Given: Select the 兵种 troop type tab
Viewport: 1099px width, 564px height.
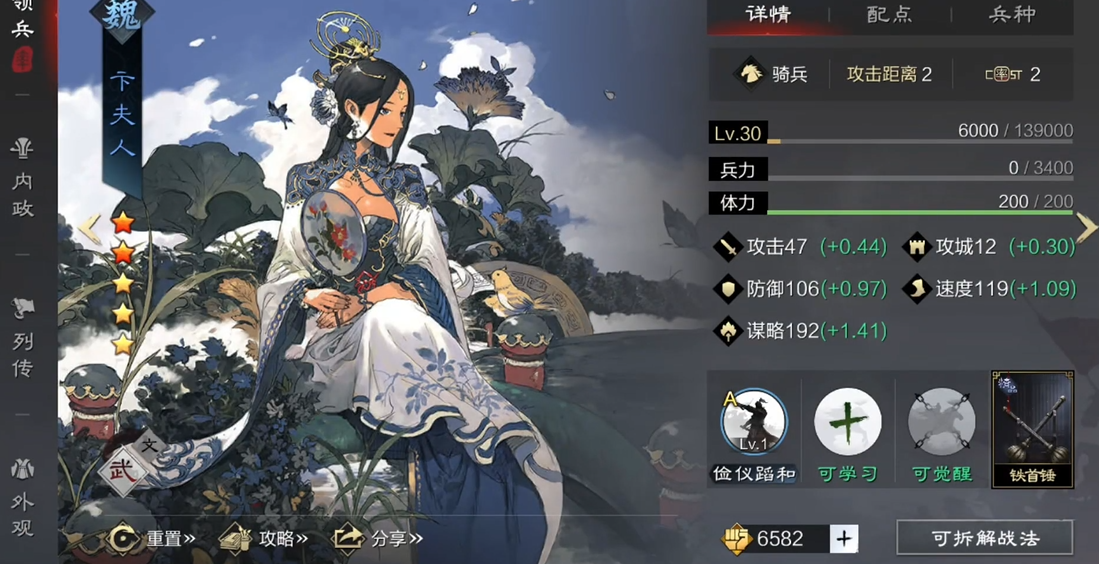Looking at the screenshot, I should pos(1011,15).
